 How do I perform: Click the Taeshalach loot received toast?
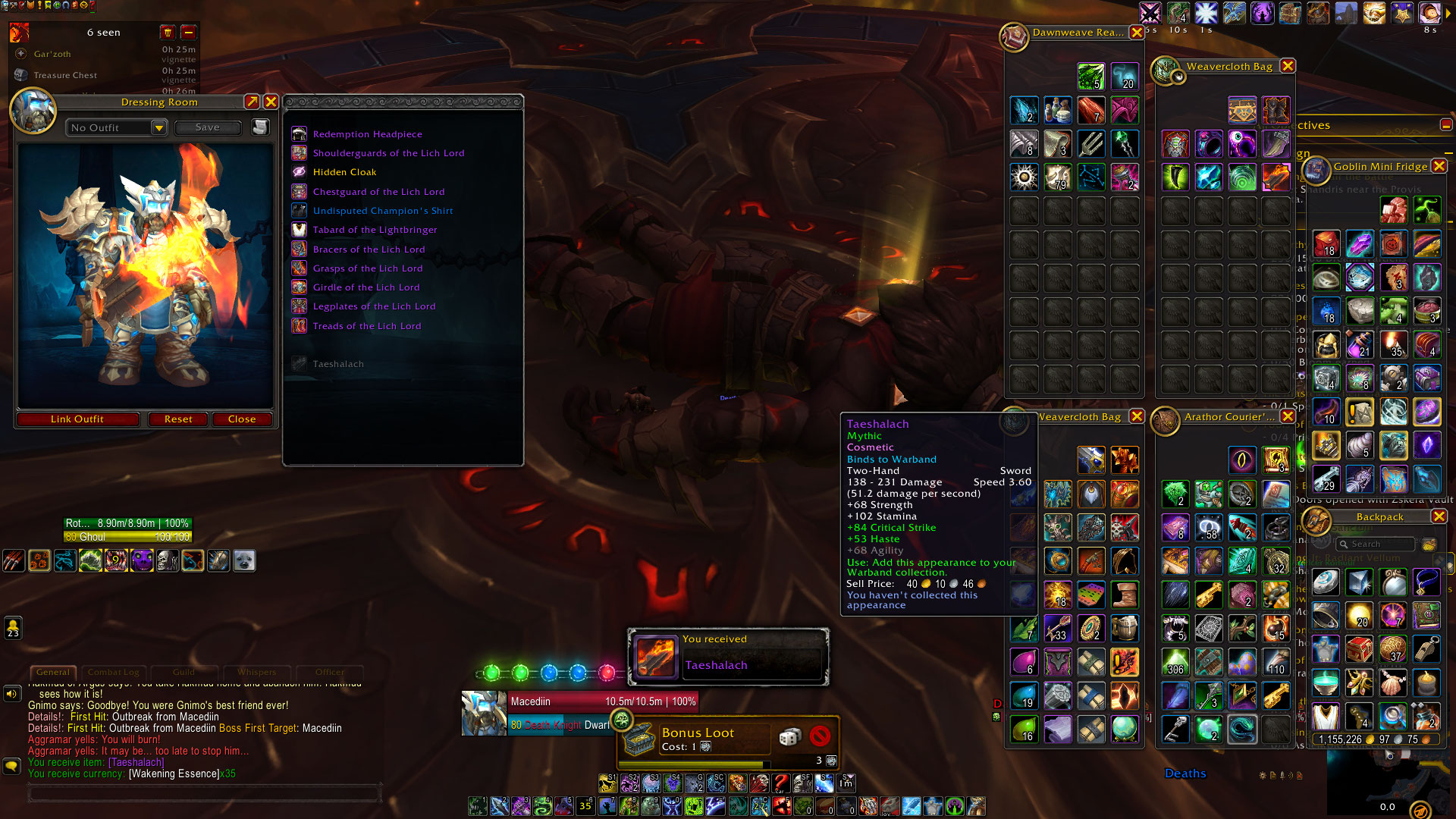coord(728,656)
